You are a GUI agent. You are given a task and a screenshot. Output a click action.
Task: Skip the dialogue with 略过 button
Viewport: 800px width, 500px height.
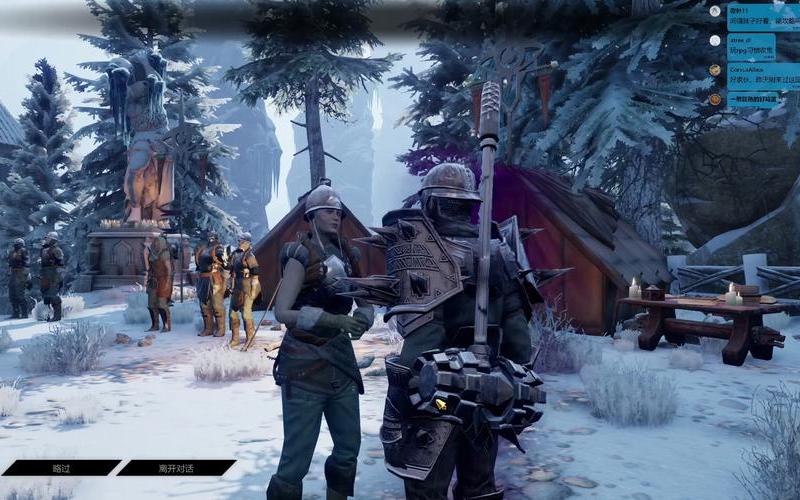(61, 467)
